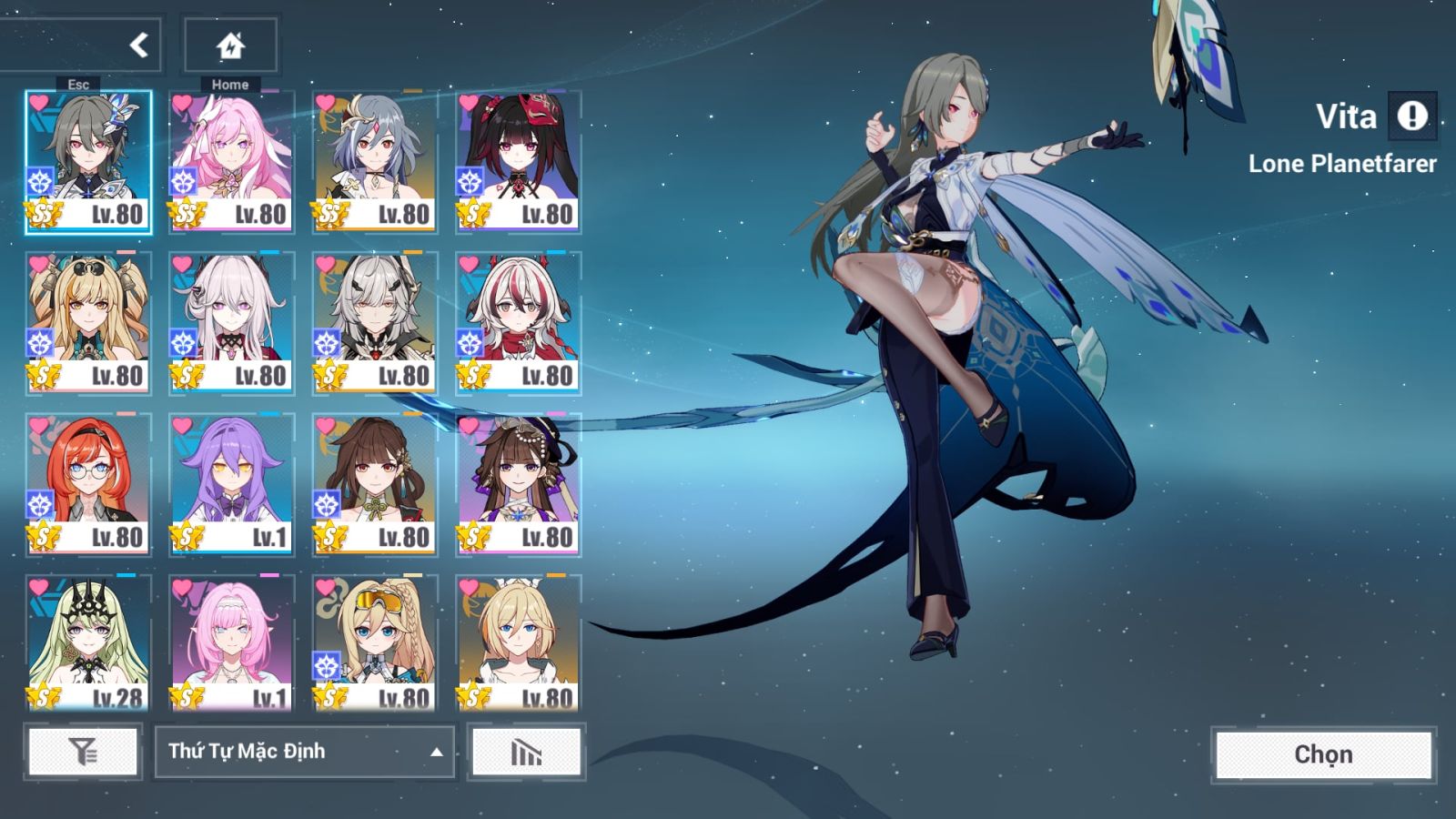The height and width of the screenshot is (819, 1456).
Task: Pick the green-haired Lv.28 character with crown
Action: (88, 643)
